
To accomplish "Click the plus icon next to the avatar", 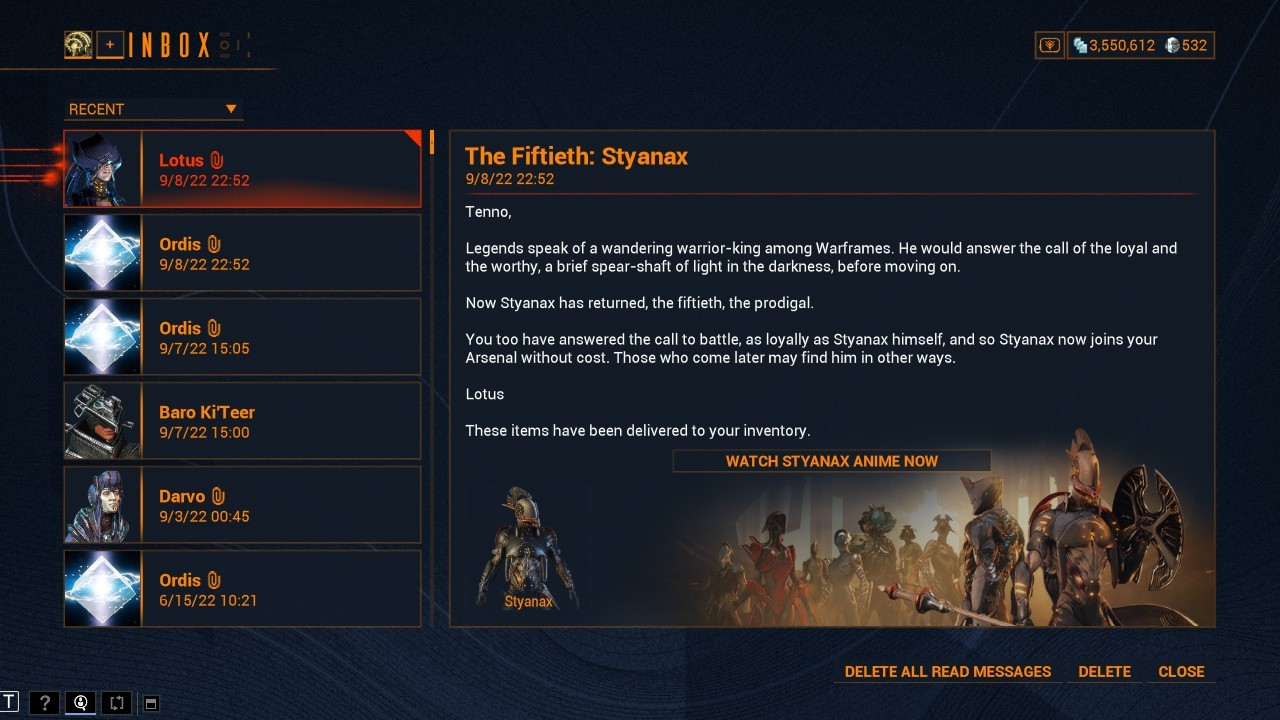I will 110,44.
